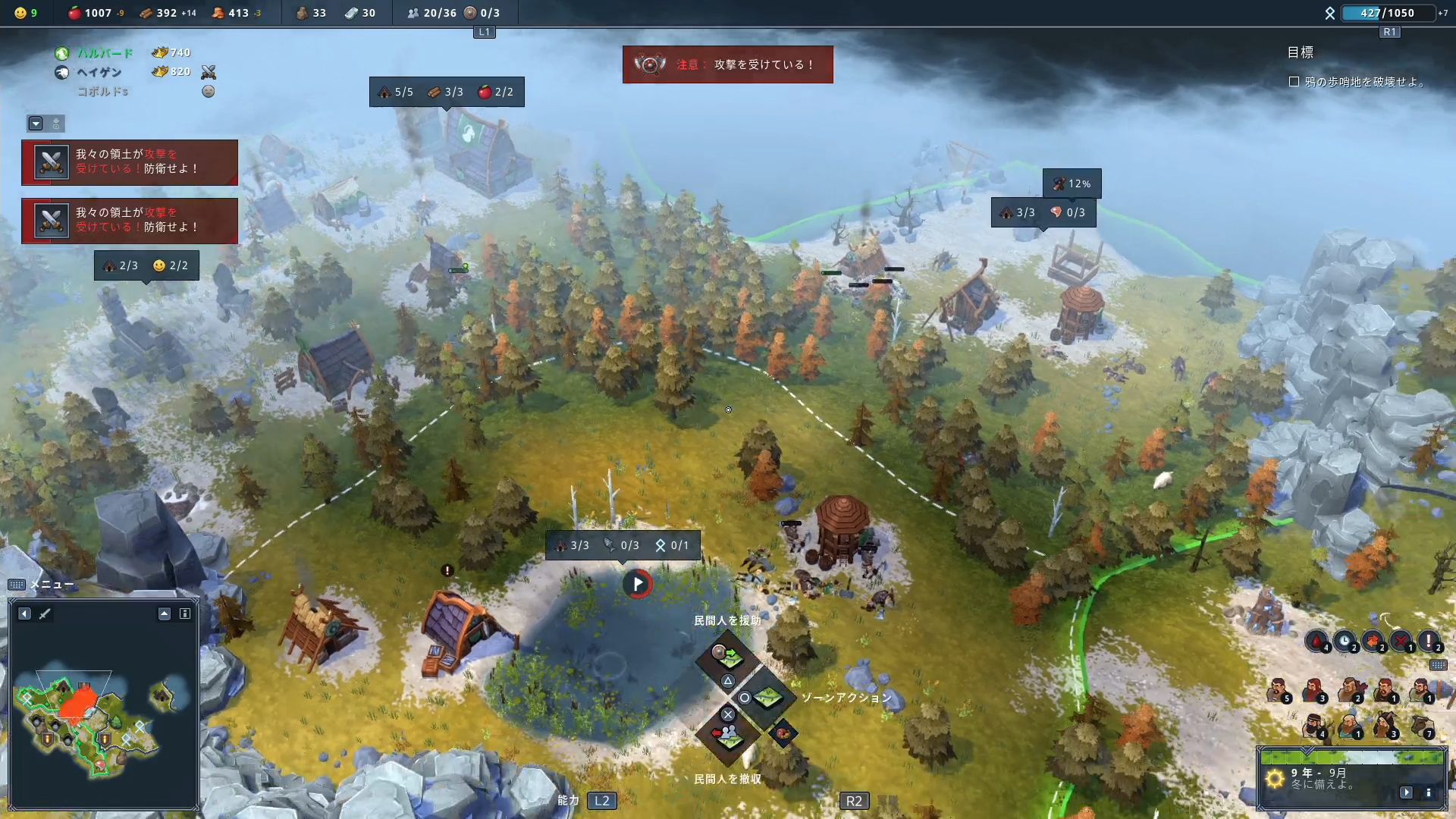Image resolution: width=1456 pixels, height=819 pixels.
Task: Click the red flag rally marker
Action: coord(638,584)
